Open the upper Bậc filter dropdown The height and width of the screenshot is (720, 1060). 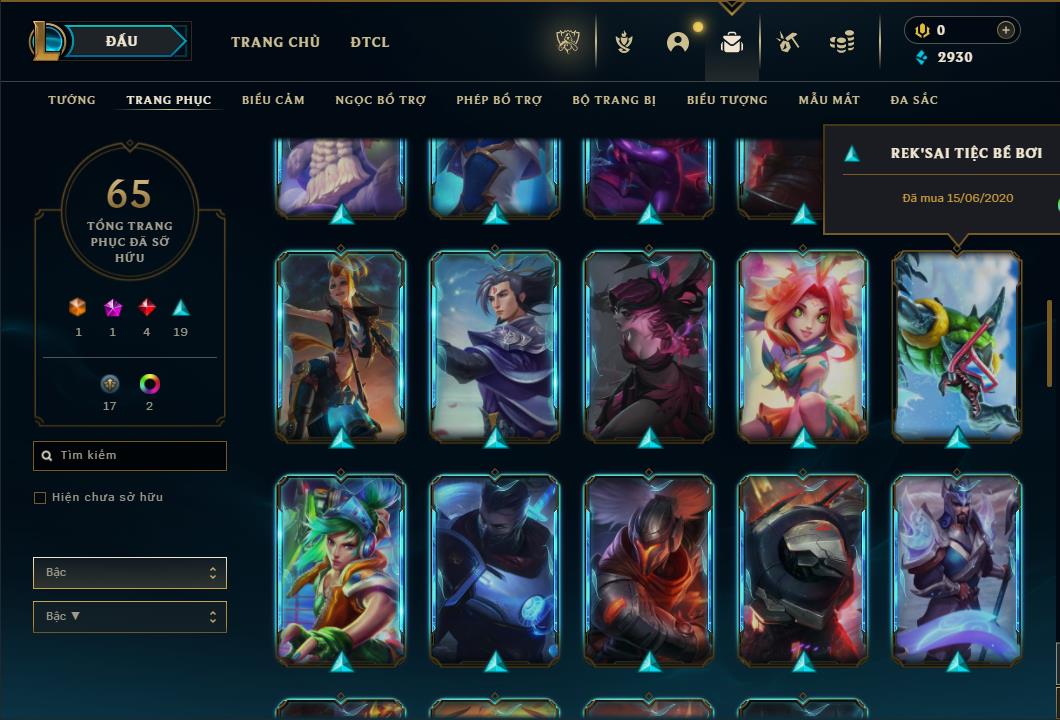(130, 573)
